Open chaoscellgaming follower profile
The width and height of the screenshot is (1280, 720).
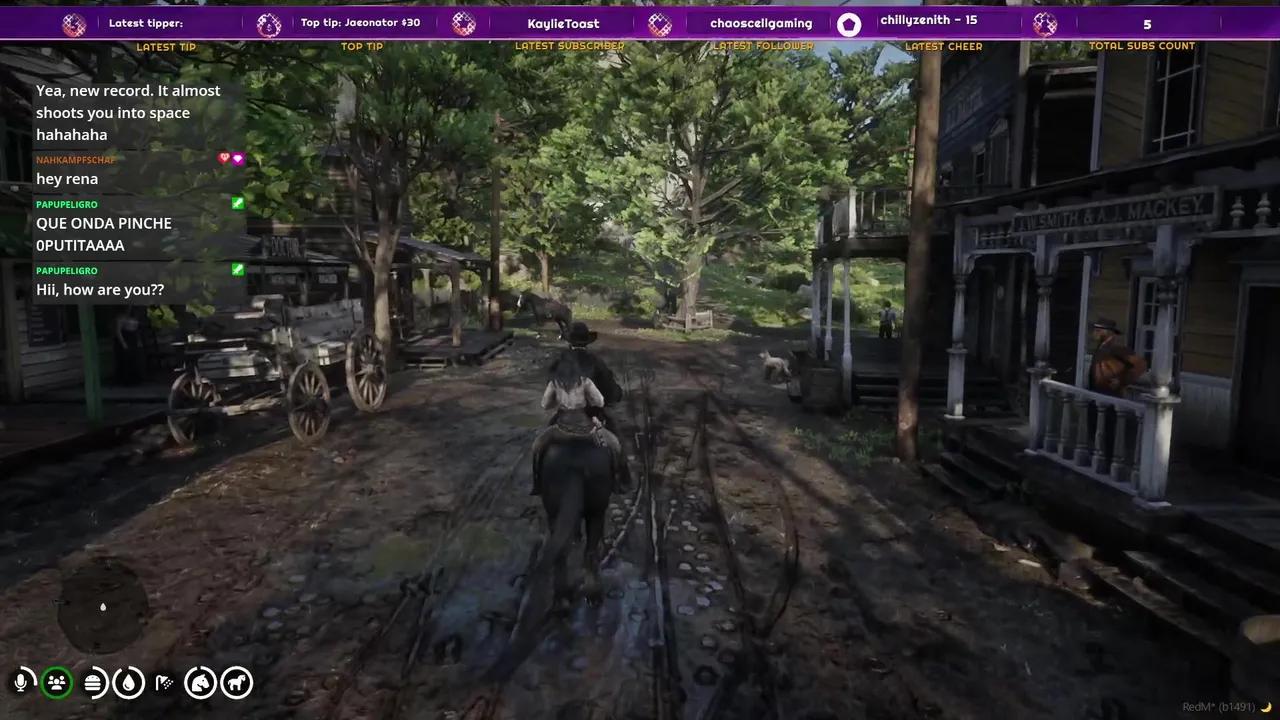click(761, 23)
